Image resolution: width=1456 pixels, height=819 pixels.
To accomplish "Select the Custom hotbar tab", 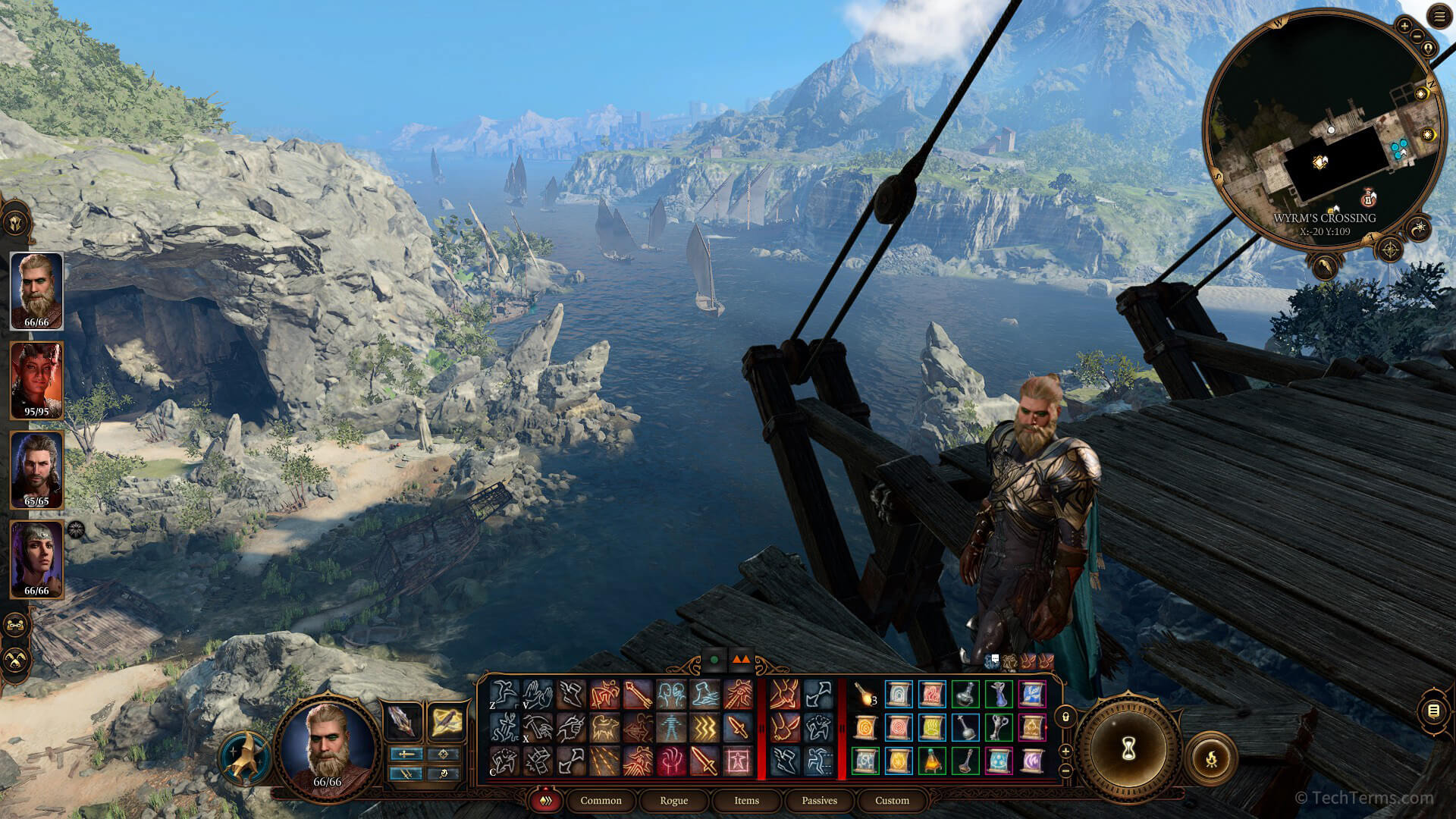I will [x=892, y=800].
